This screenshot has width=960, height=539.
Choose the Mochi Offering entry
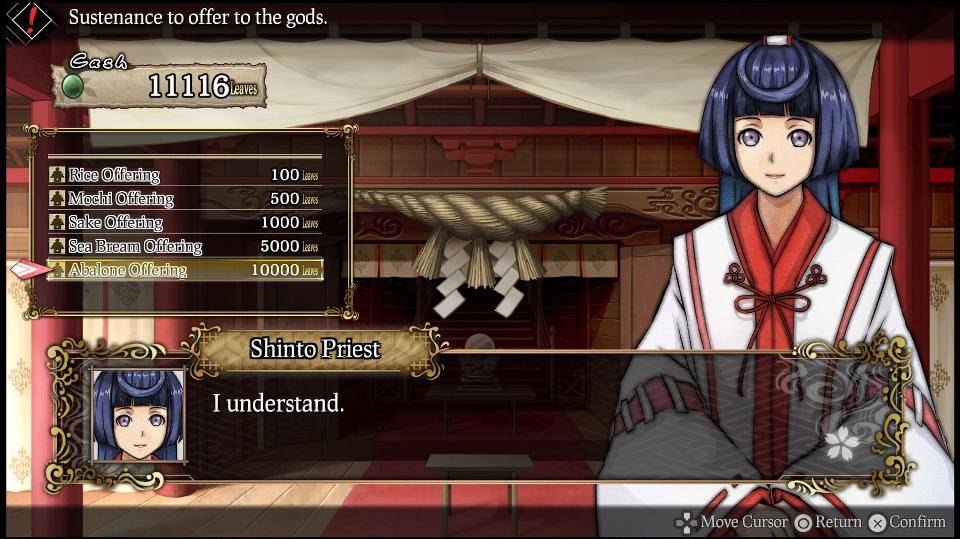pos(185,199)
